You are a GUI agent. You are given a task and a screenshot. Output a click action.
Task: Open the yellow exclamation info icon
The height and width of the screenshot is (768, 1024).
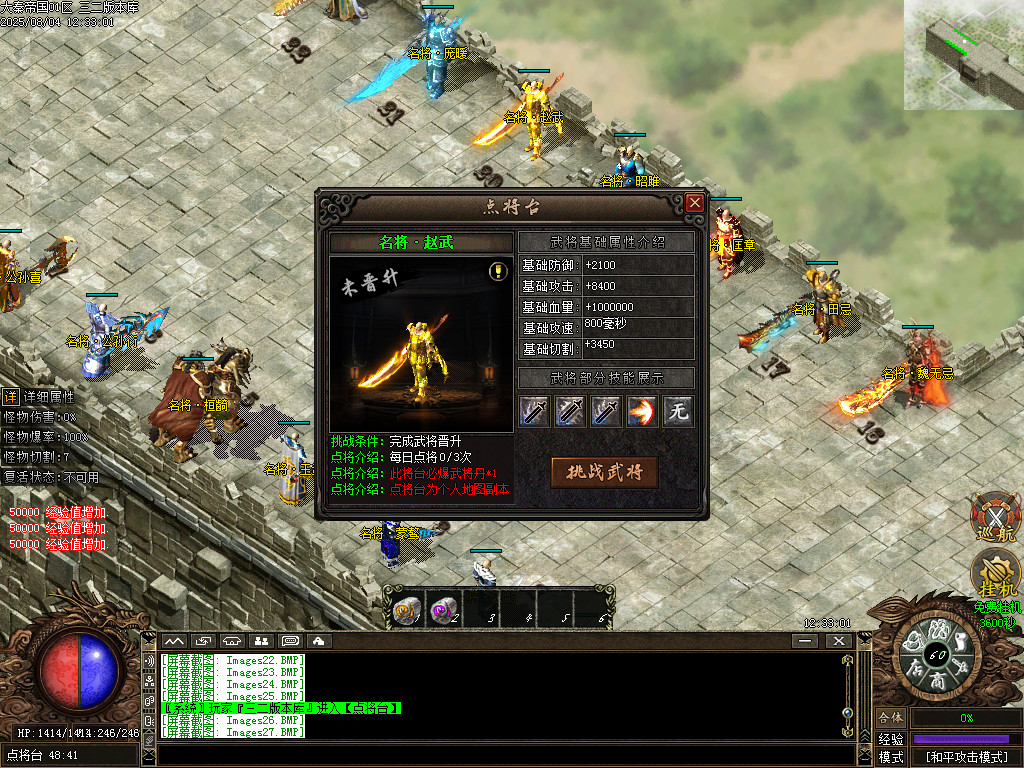[497, 271]
